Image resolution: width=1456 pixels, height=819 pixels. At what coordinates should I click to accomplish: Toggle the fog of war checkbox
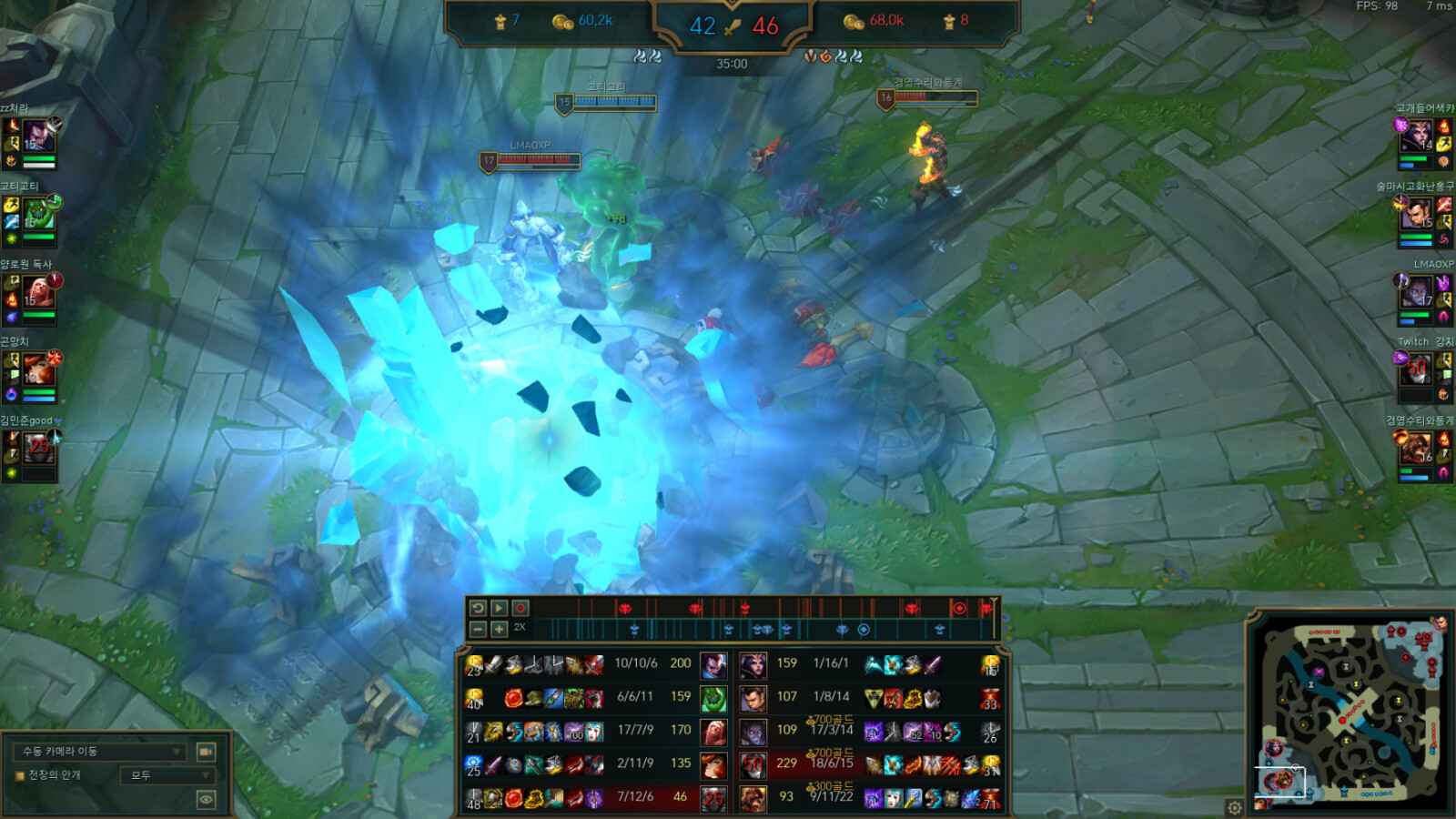point(19,775)
